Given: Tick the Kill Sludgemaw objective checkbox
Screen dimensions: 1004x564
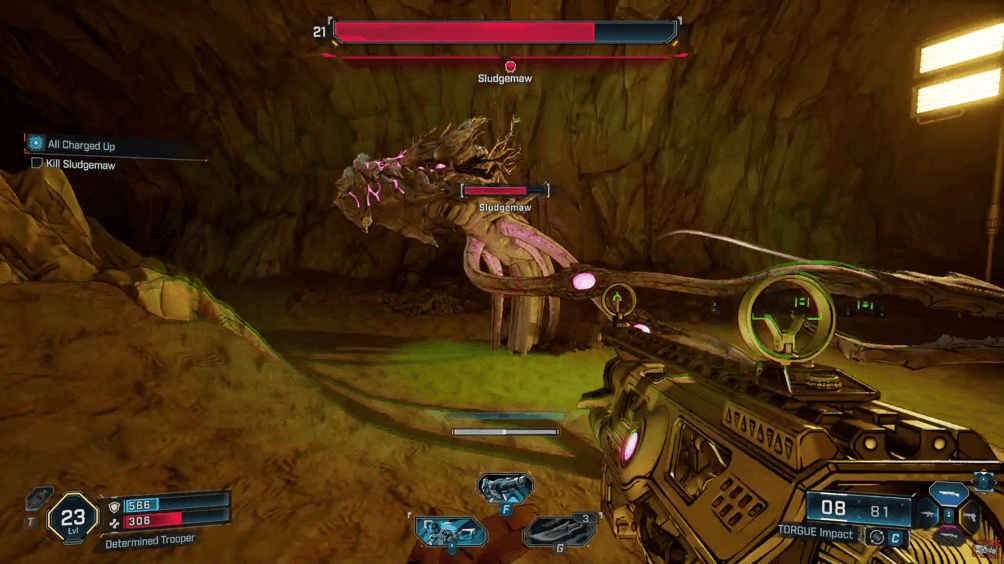Looking at the screenshot, I should point(37,163).
